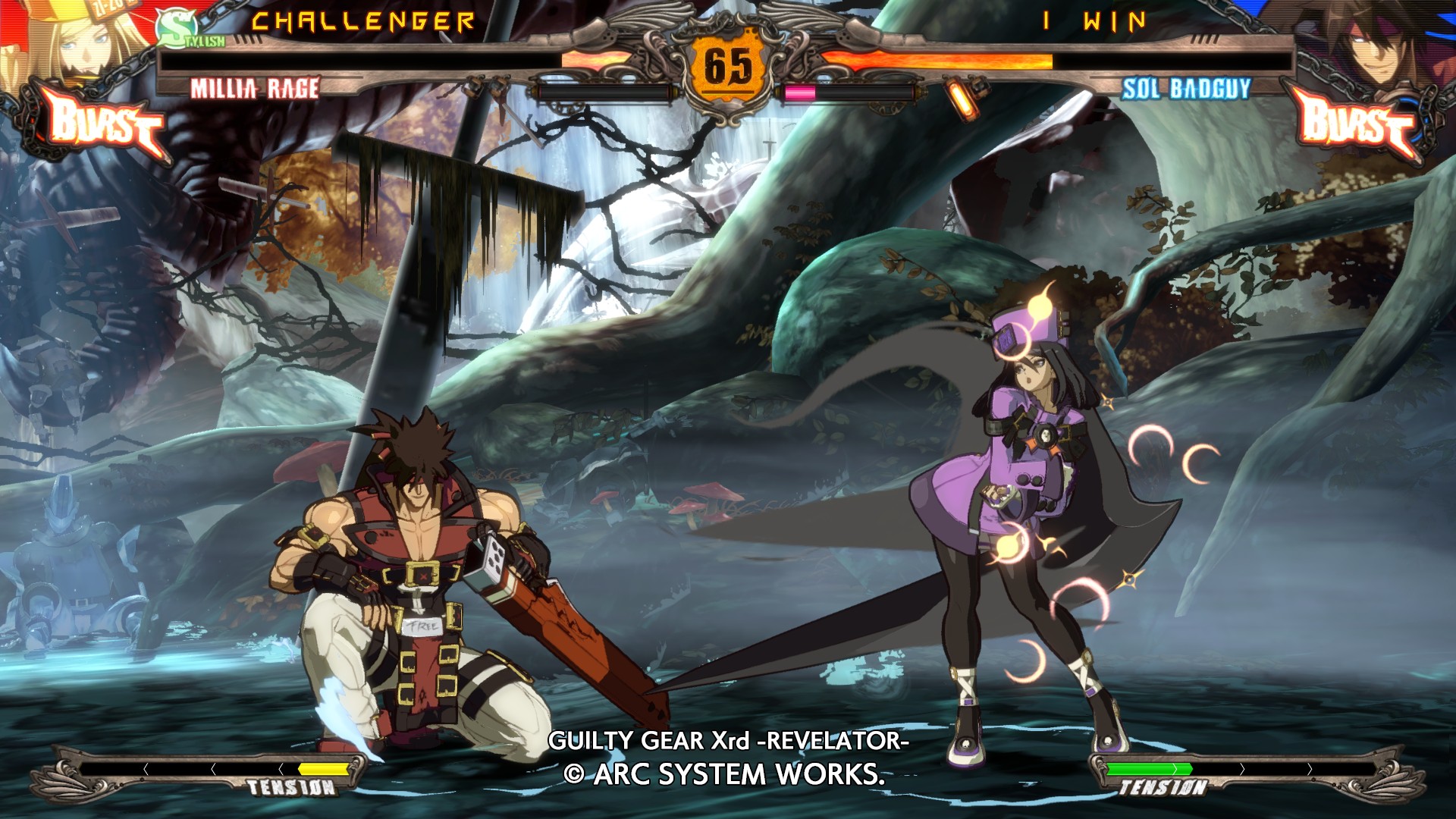The height and width of the screenshot is (819, 1456).
Task: Click the SOL BADGUY name label
Action: (x=1185, y=89)
